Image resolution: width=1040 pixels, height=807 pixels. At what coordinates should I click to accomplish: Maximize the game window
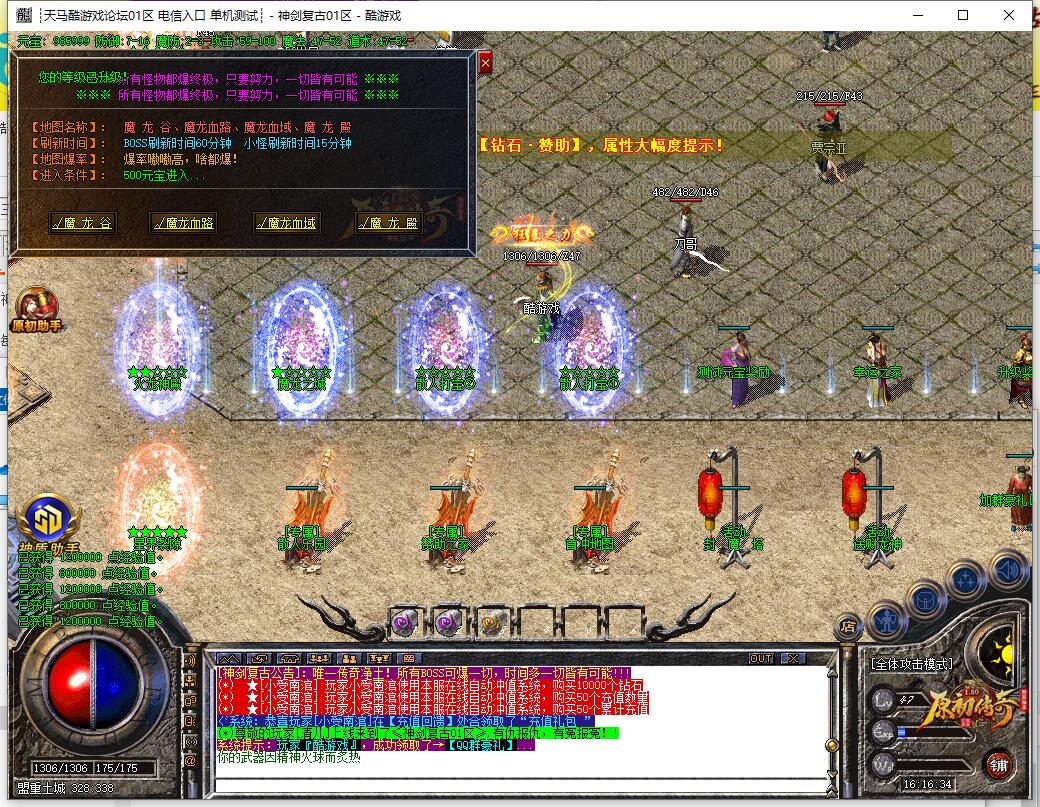tap(963, 15)
